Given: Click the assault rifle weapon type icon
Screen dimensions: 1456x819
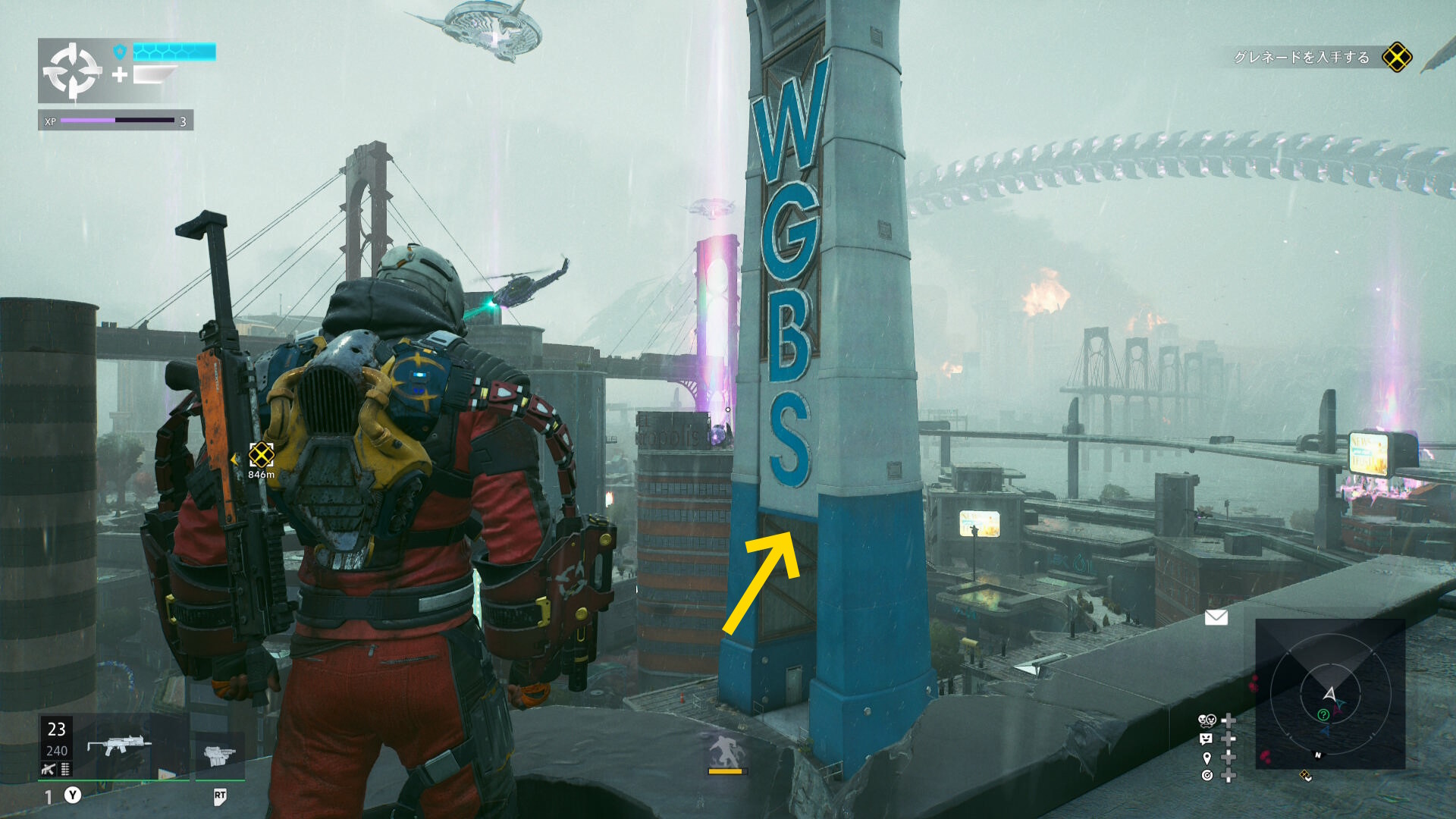Looking at the screenshot, I should pyautogui.click(x=49, y=769).
